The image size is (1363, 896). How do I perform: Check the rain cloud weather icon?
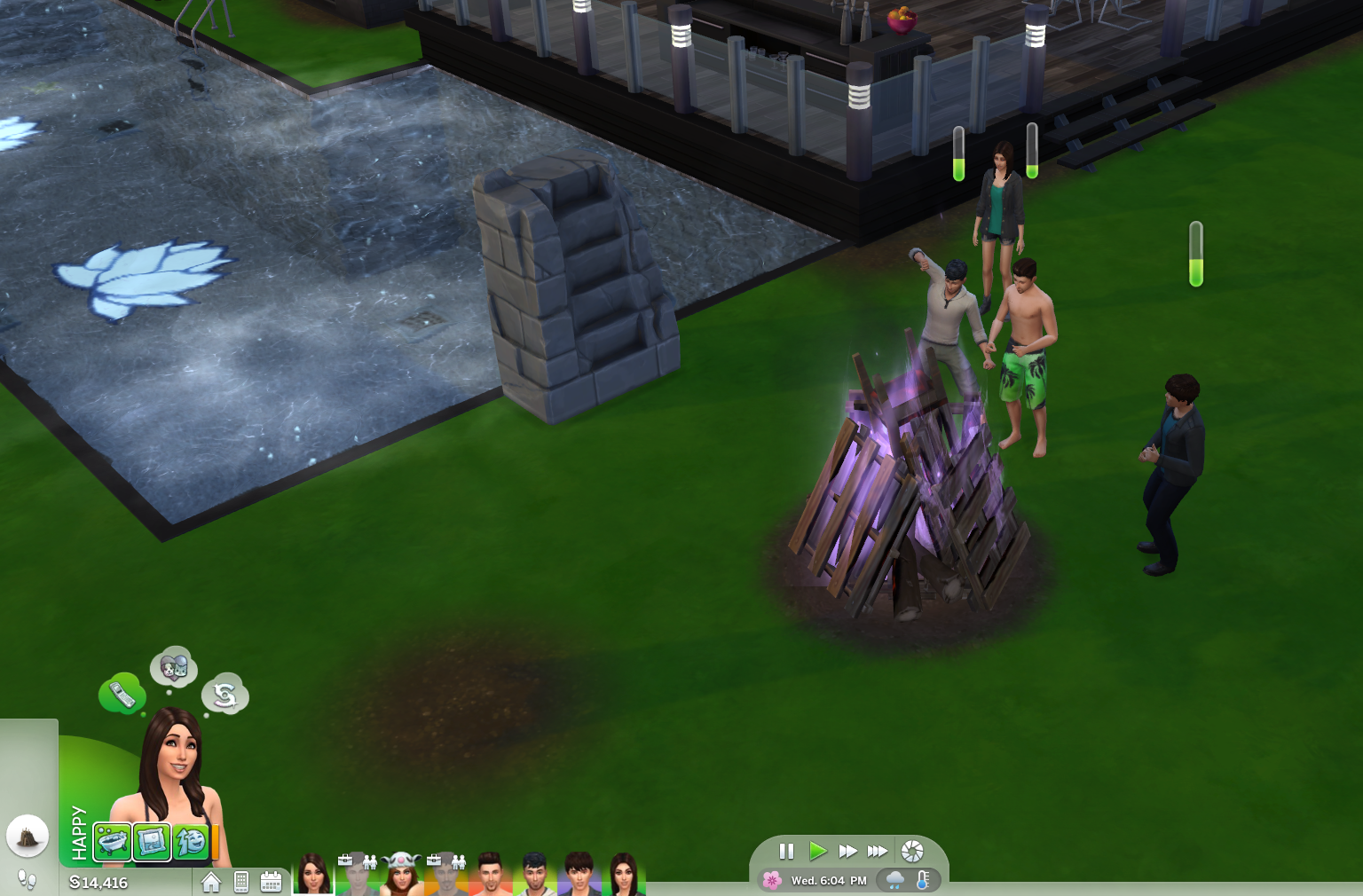pyautogui.click(x=895, y=880)
